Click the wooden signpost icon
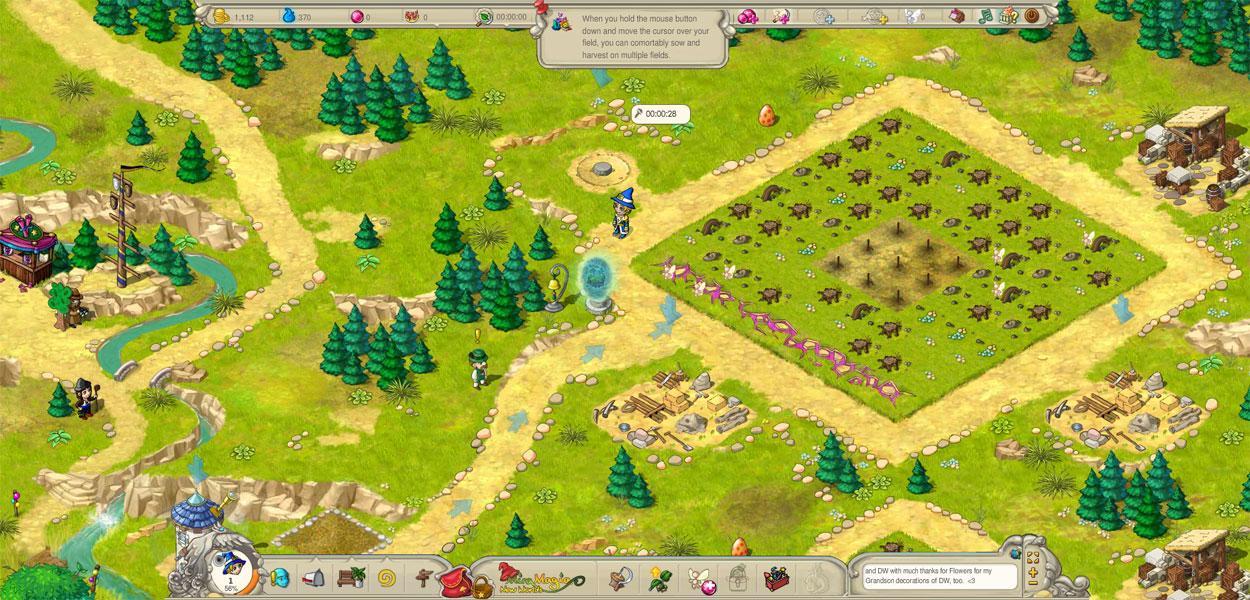 pyautogui.click(x=422, y=577)
